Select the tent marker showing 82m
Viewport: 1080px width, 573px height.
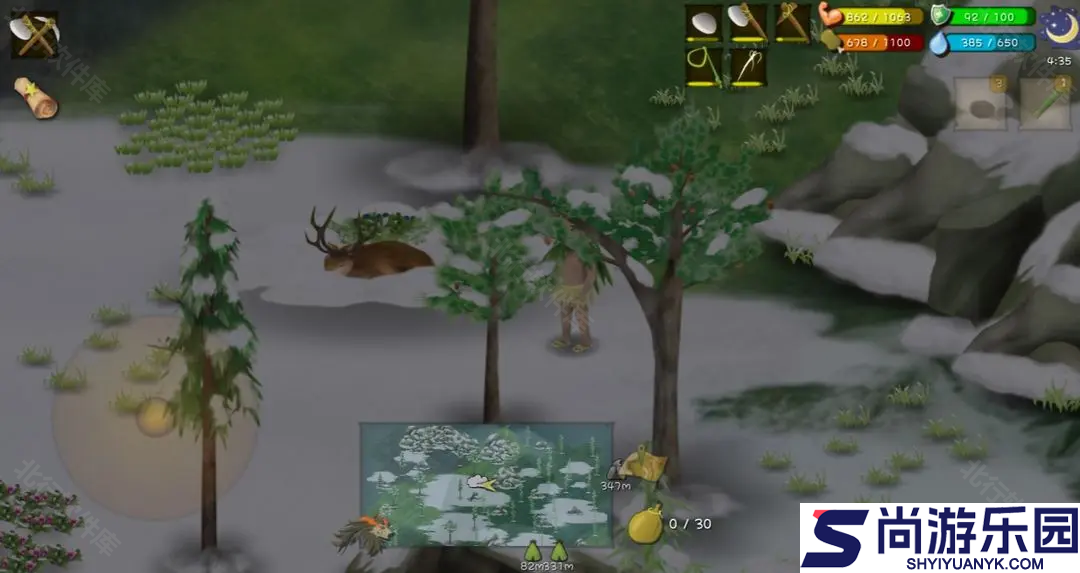tap(531, 551)
